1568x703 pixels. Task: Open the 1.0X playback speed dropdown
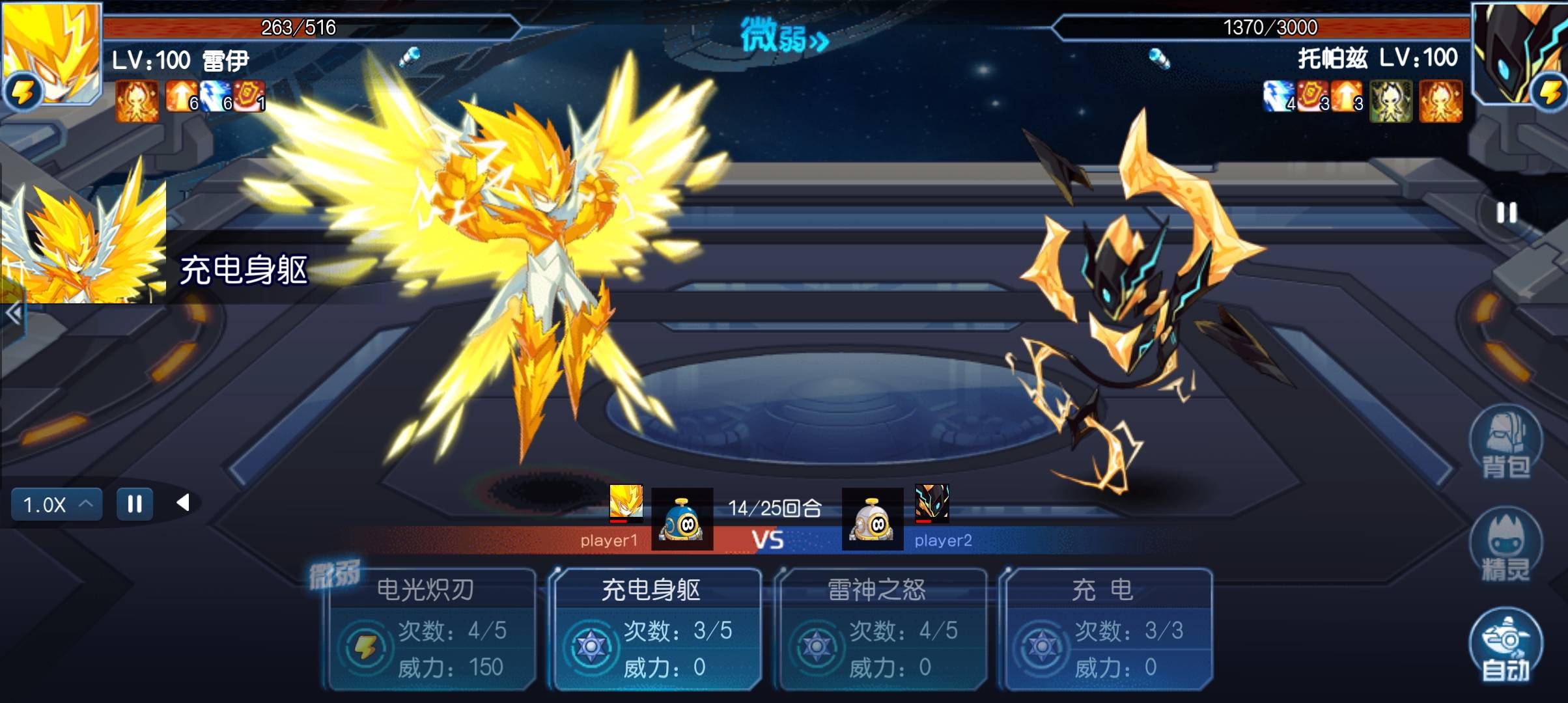pos(57,504)
